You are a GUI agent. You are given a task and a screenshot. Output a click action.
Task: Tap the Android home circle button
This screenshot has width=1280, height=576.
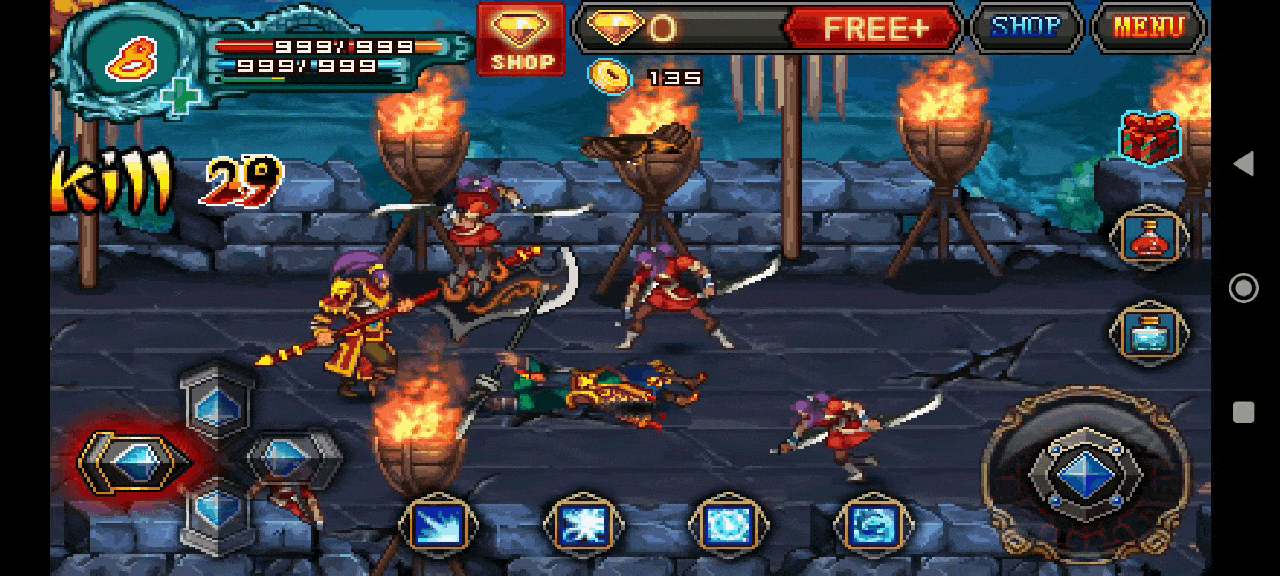click(x=1243, y=288)
